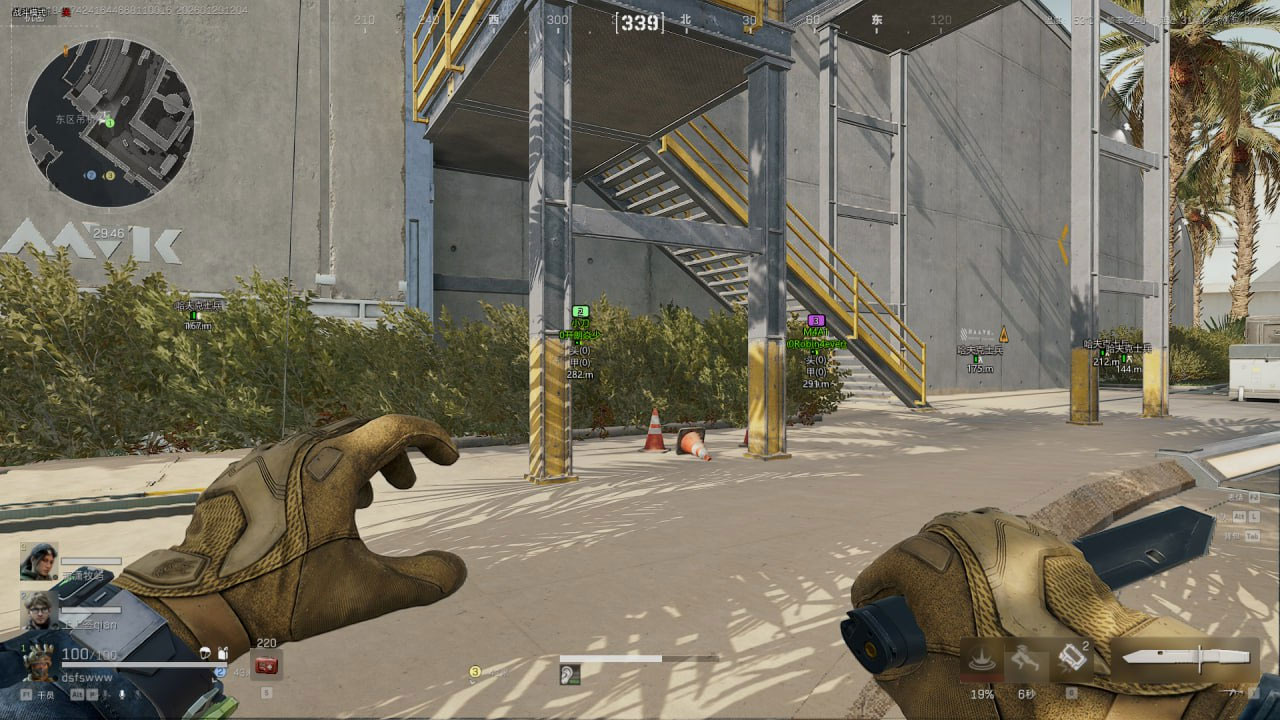
Task: Click the green squad member 2 marker
Action: pos(580,312)
